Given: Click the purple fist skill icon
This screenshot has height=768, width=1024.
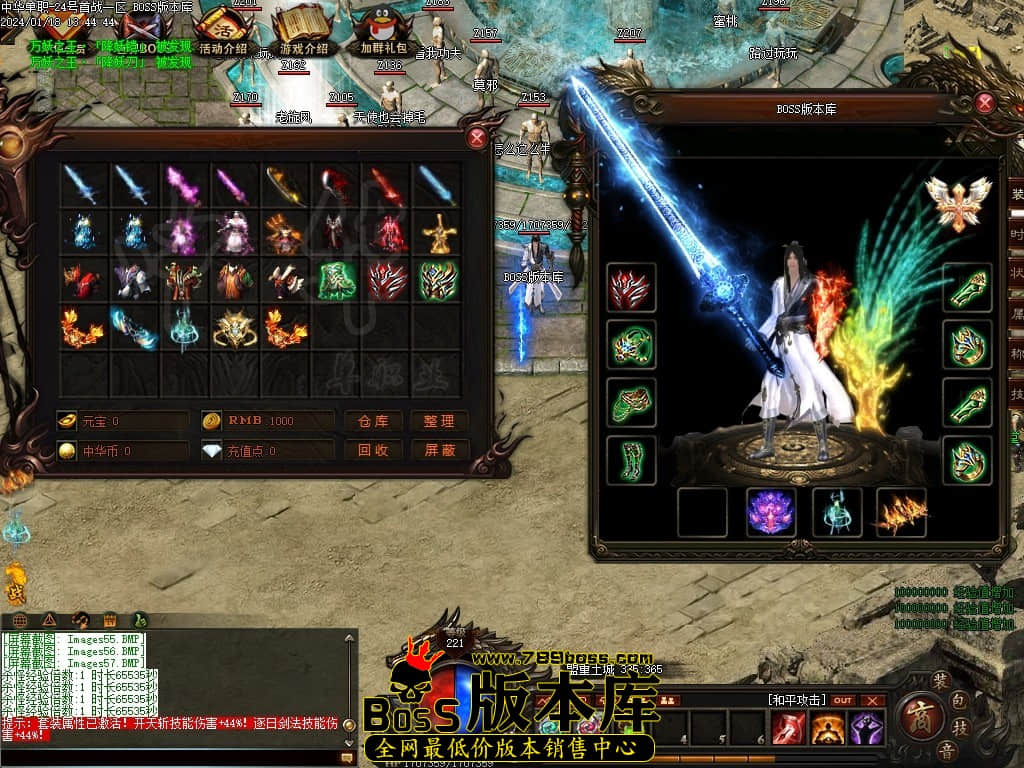Looking at the screenshot, I should pos(866,730).
